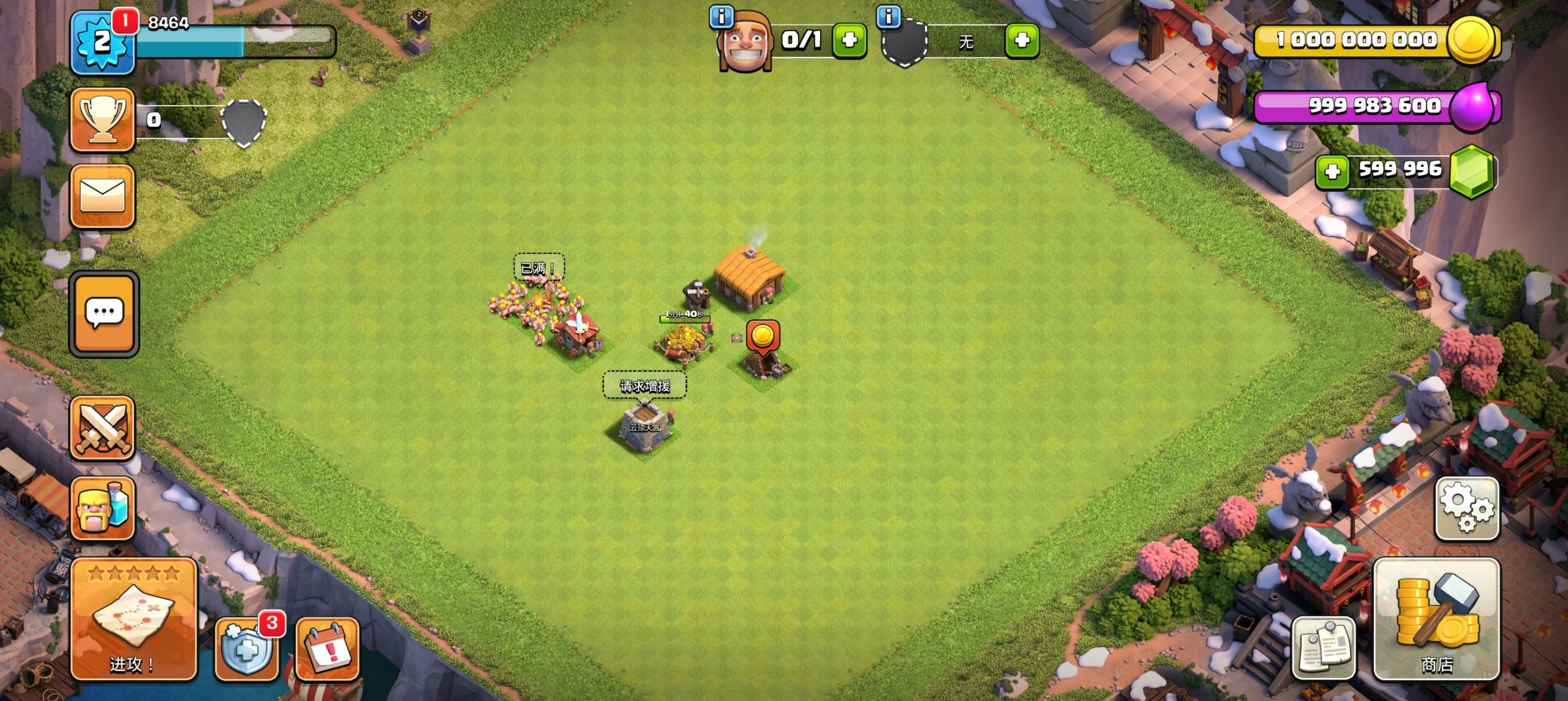Screen dimensions: 1568x701
Task: Show builder info via blue i icon
Action: [721, 17]
